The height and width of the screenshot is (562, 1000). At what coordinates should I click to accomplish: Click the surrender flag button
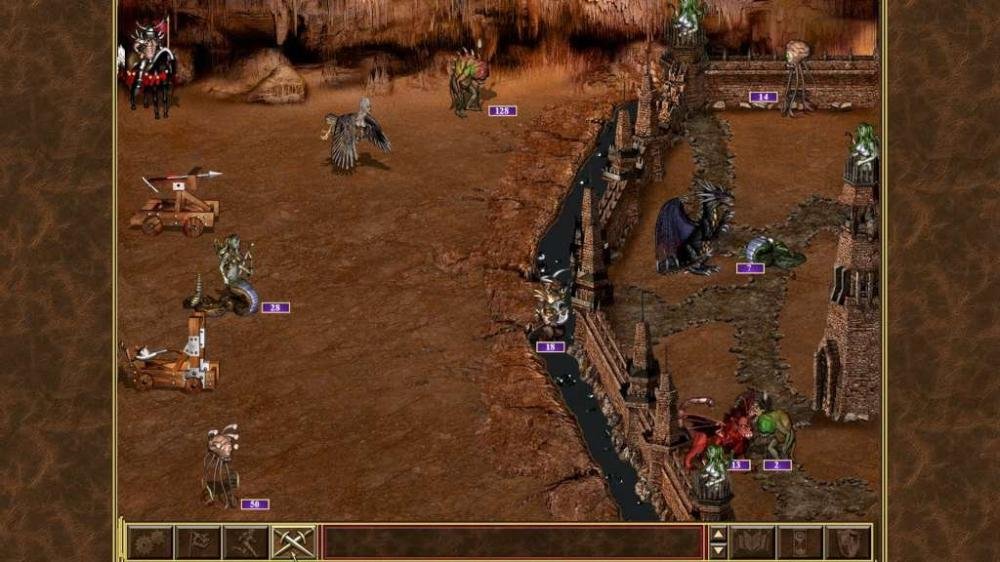[198, 542]
